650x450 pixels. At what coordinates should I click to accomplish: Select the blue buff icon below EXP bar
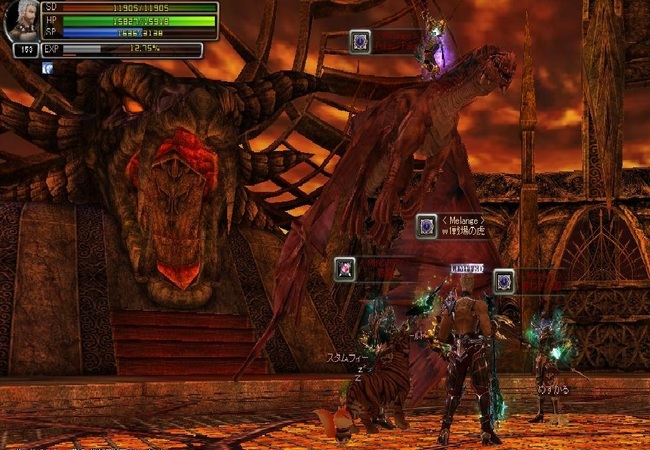point(47,68)
